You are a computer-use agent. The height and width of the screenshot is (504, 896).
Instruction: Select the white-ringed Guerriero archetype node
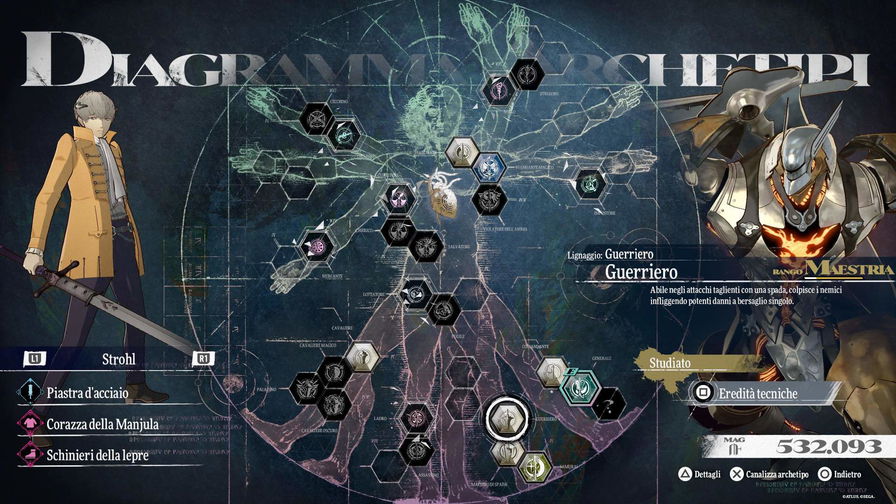point(507,418)
